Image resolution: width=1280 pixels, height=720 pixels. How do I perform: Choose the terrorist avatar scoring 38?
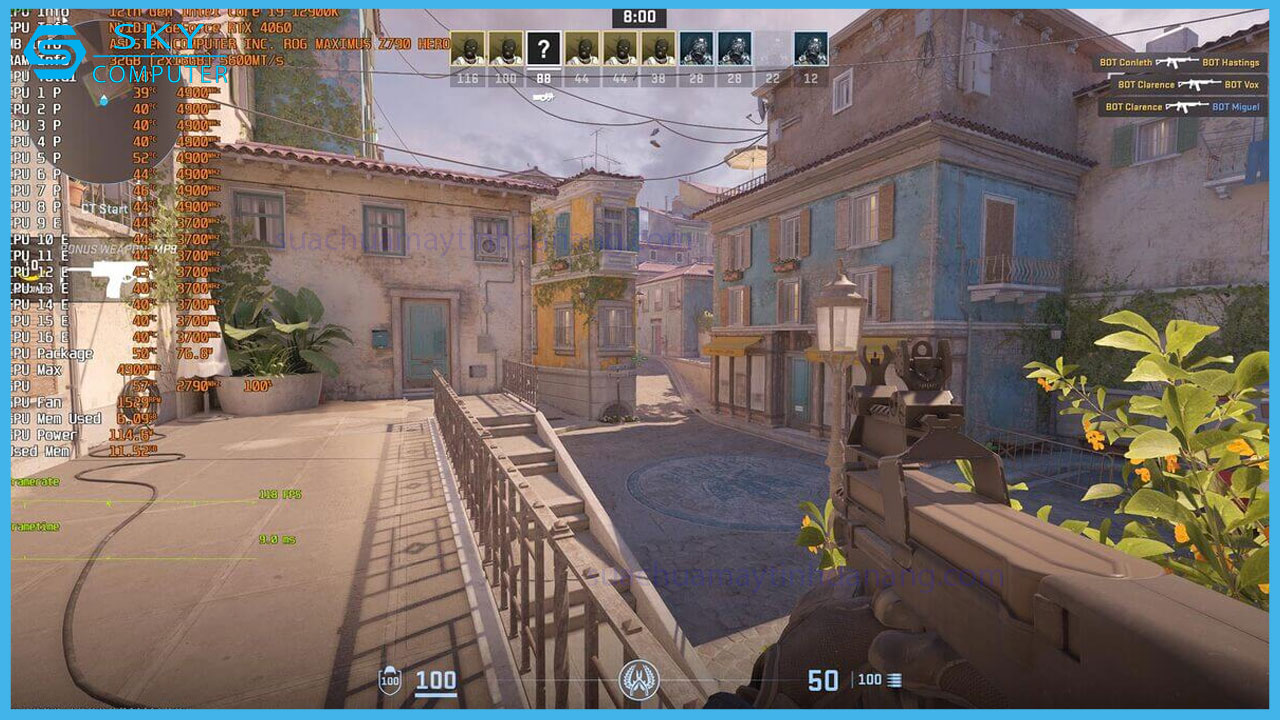[x=657, y=48]
